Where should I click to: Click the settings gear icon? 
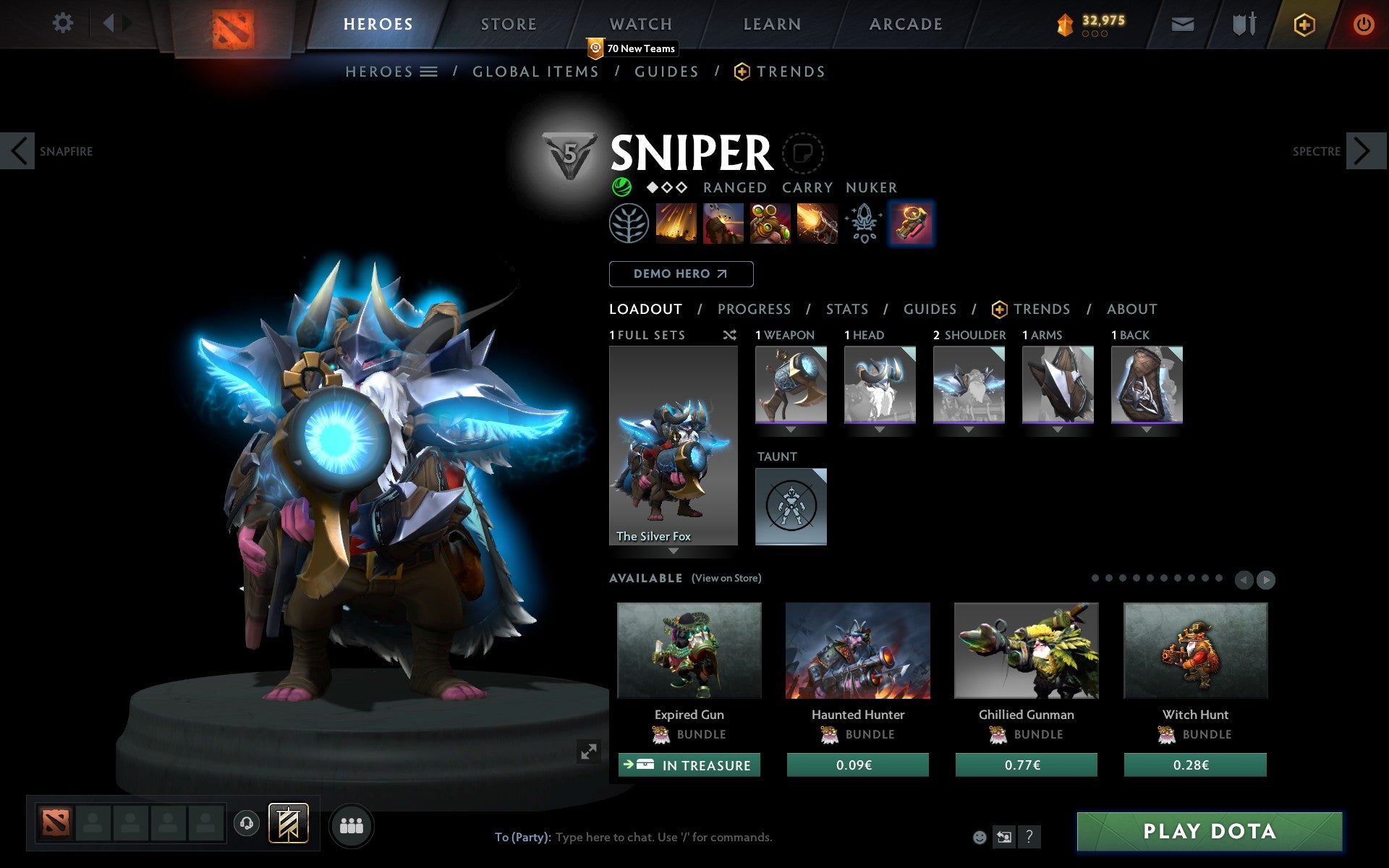[64, 23]
